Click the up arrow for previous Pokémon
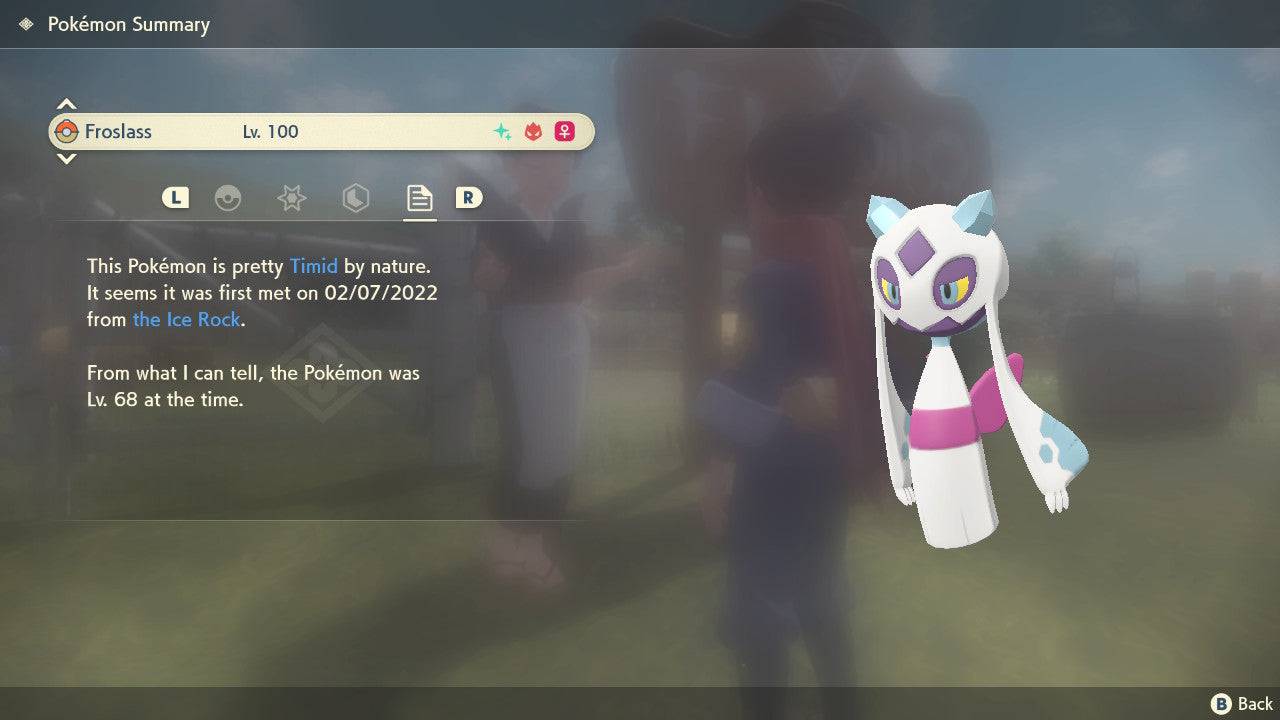This screenshot has height=720, width=1280. coord(65,104)
